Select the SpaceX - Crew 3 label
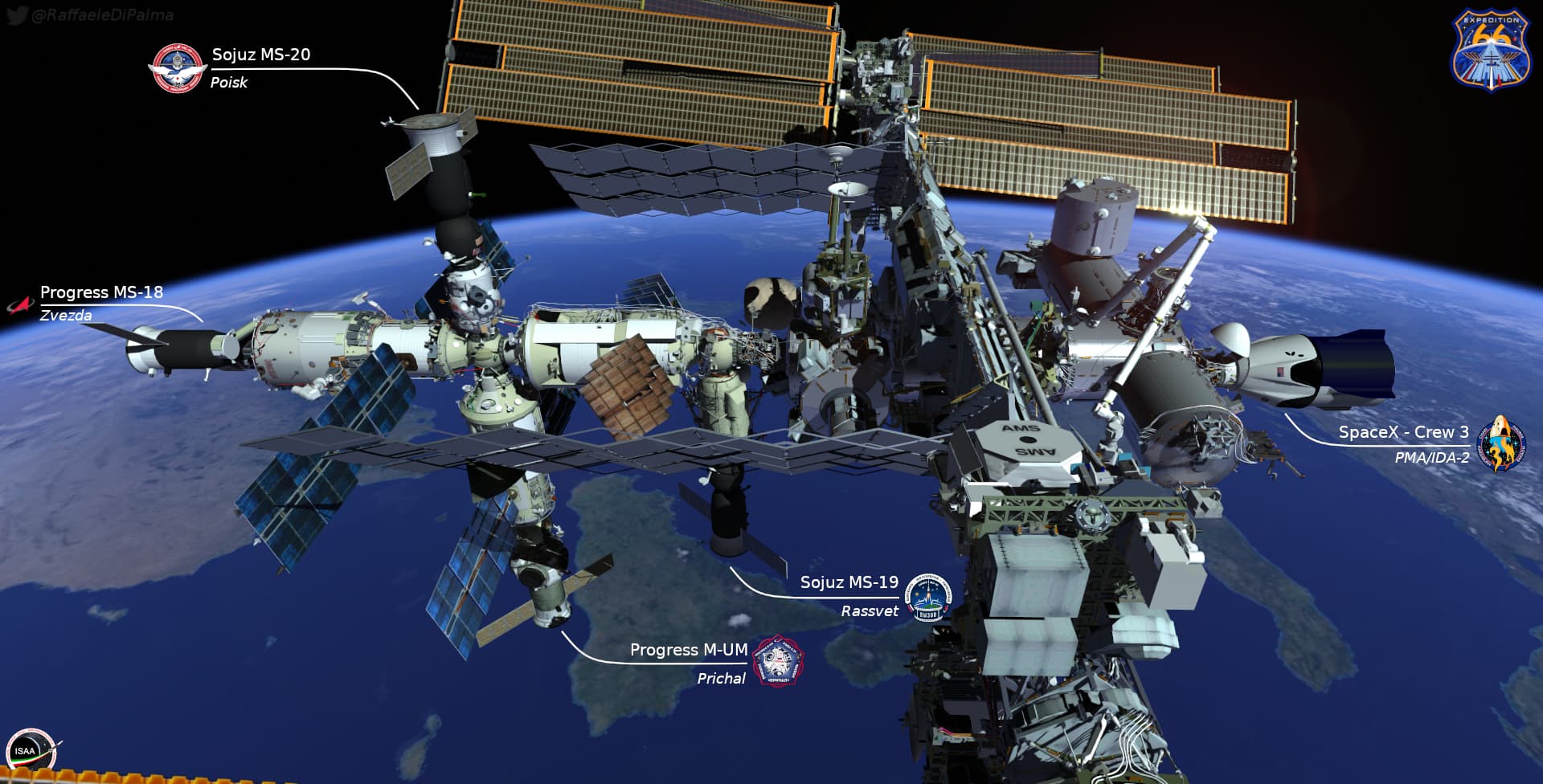Viewport: 1543px width, 784px height. tap(1403, 432)
